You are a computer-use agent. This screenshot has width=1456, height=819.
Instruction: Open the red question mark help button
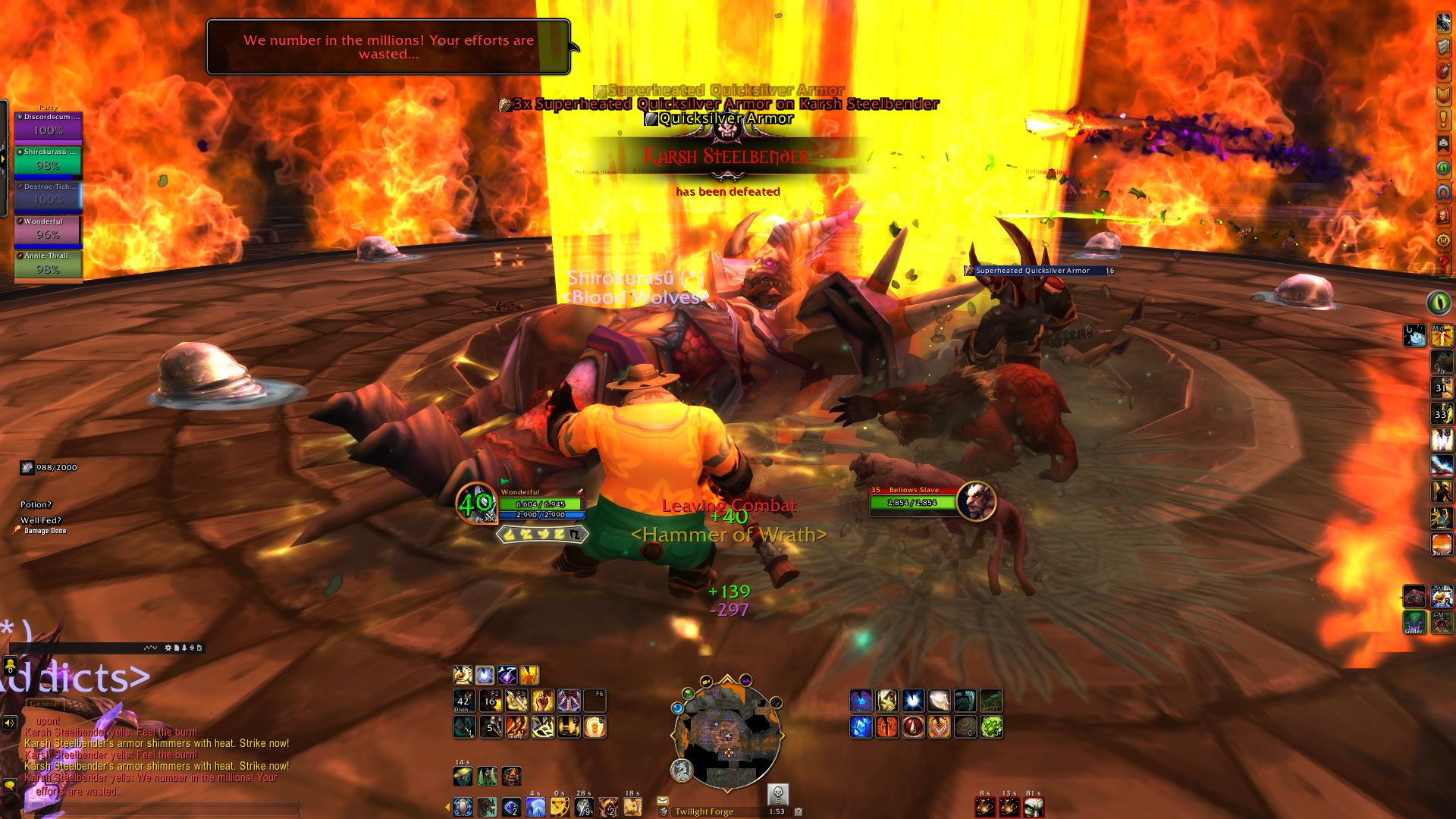[1443, 263]
